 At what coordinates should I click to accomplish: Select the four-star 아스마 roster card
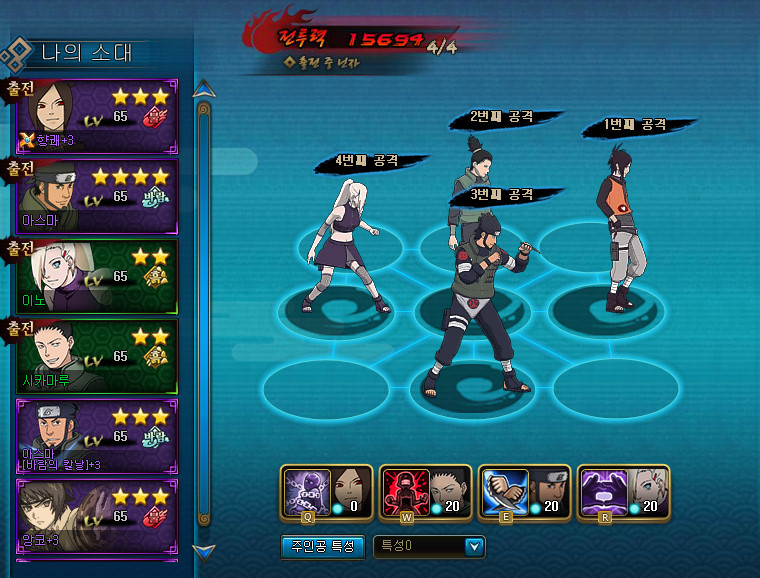(x=97, y=195)
